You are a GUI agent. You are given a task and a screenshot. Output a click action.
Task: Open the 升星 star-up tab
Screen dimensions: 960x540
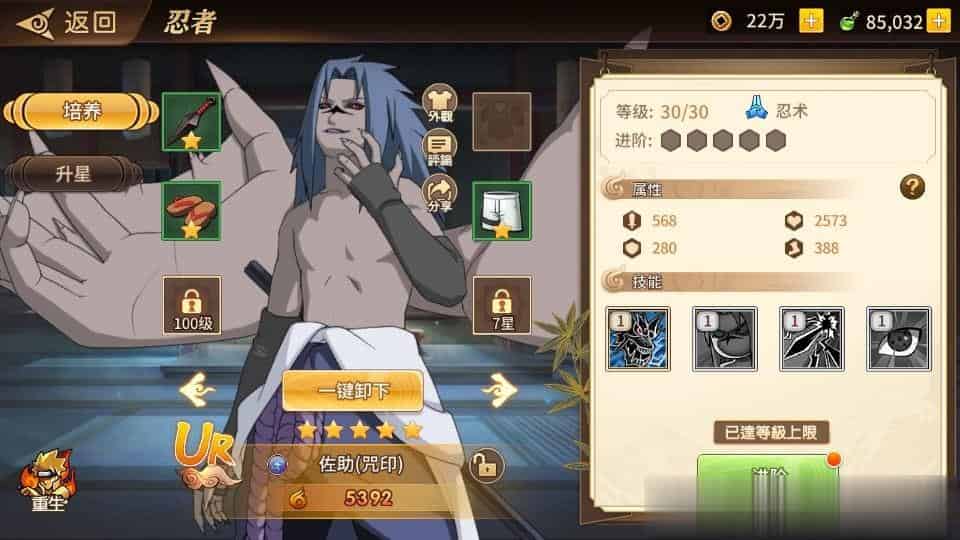pos(72,174)
